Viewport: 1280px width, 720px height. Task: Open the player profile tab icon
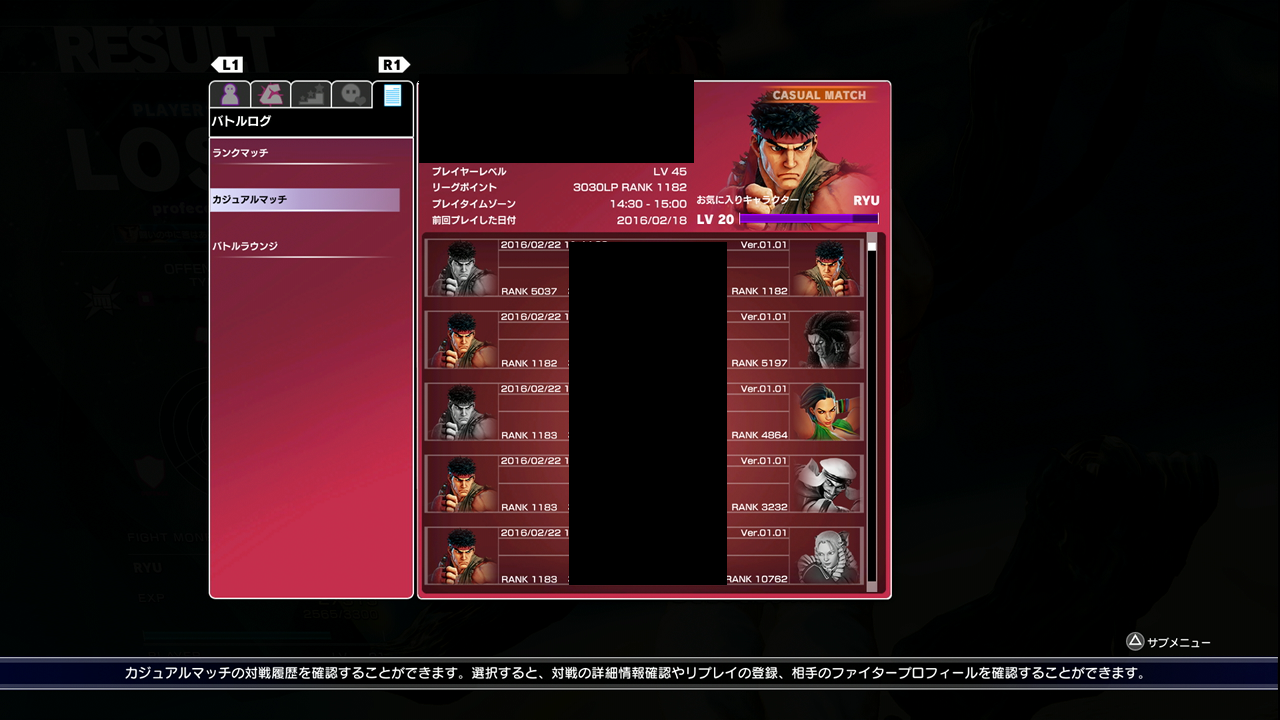(x=229, y=93)
